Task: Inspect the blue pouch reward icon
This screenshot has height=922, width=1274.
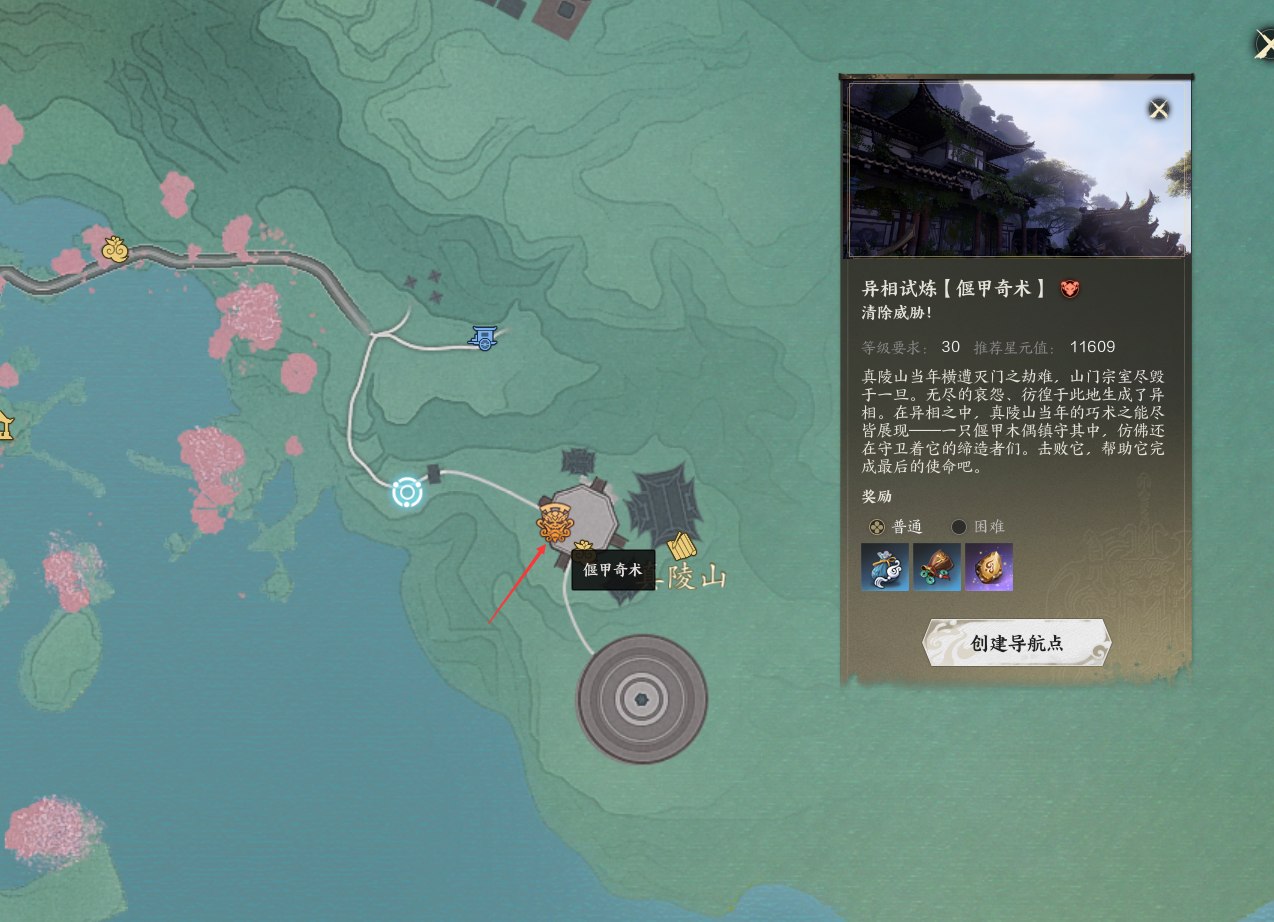Action: (885, 567)
